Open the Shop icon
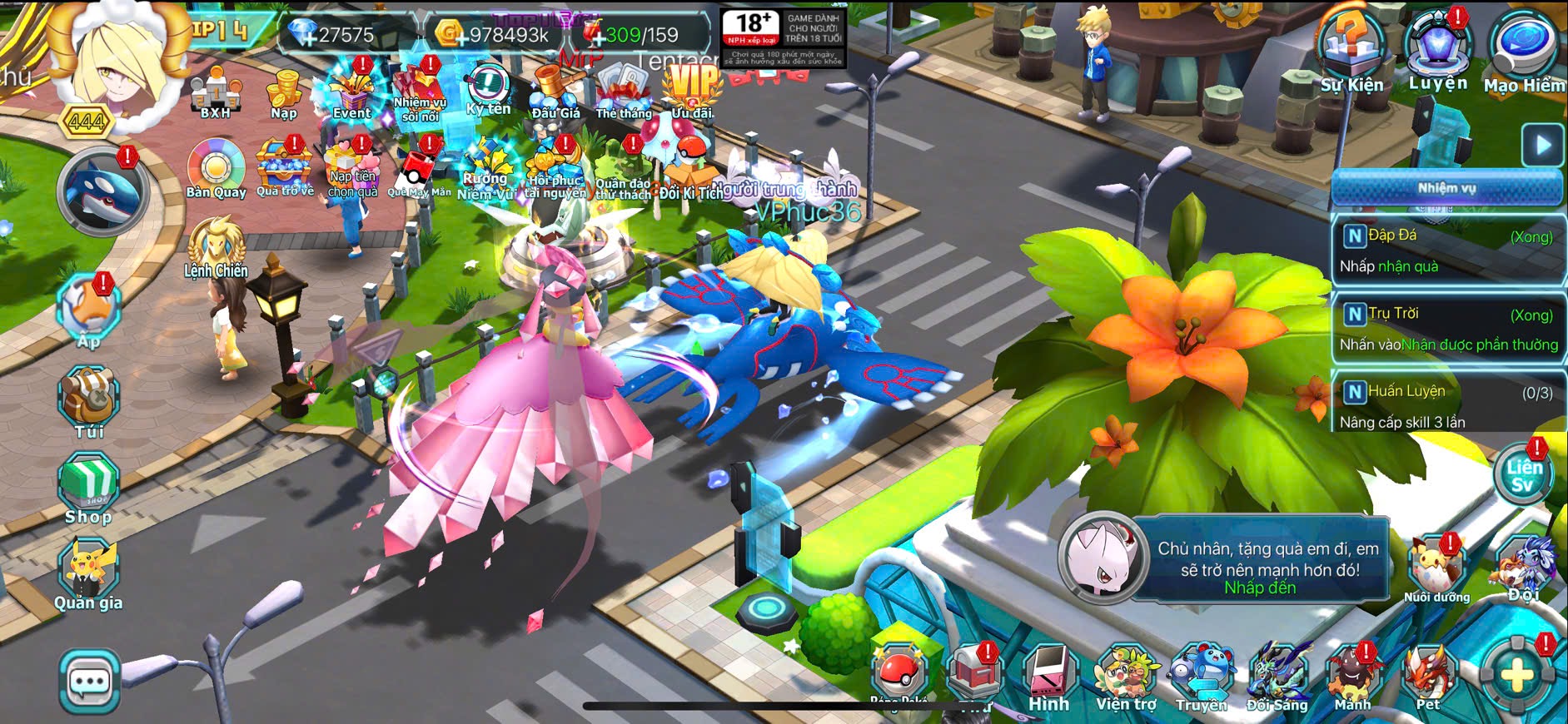 pos(88,488)
